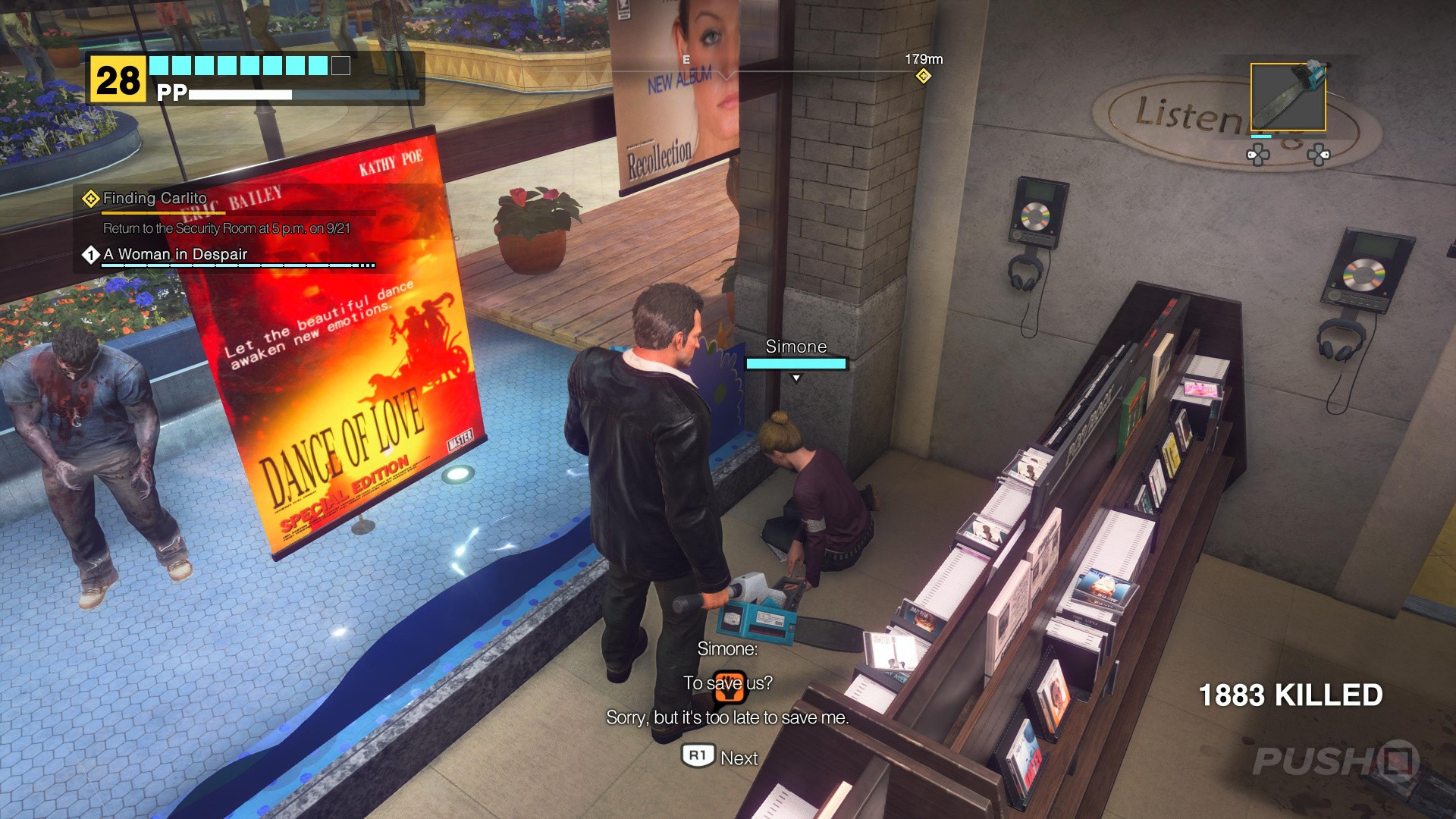Click Simone's health bar
The height and width of the screenshot is (819, 1456).
click(x=795, y=362)
